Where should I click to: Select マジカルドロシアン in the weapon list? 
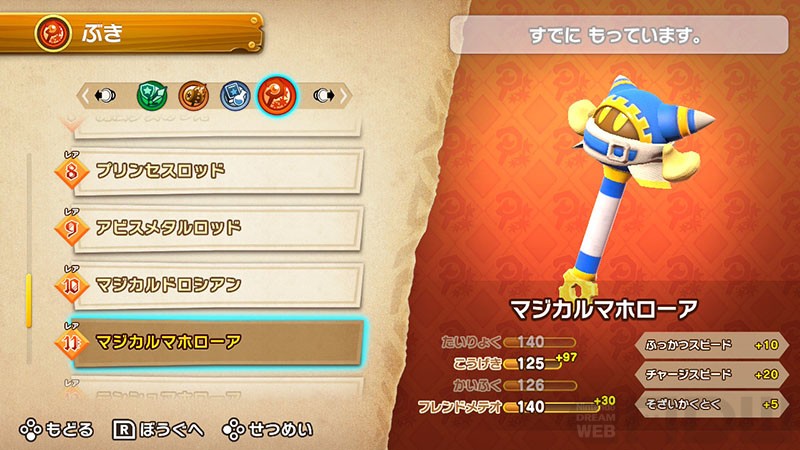[x=215, y=285]
